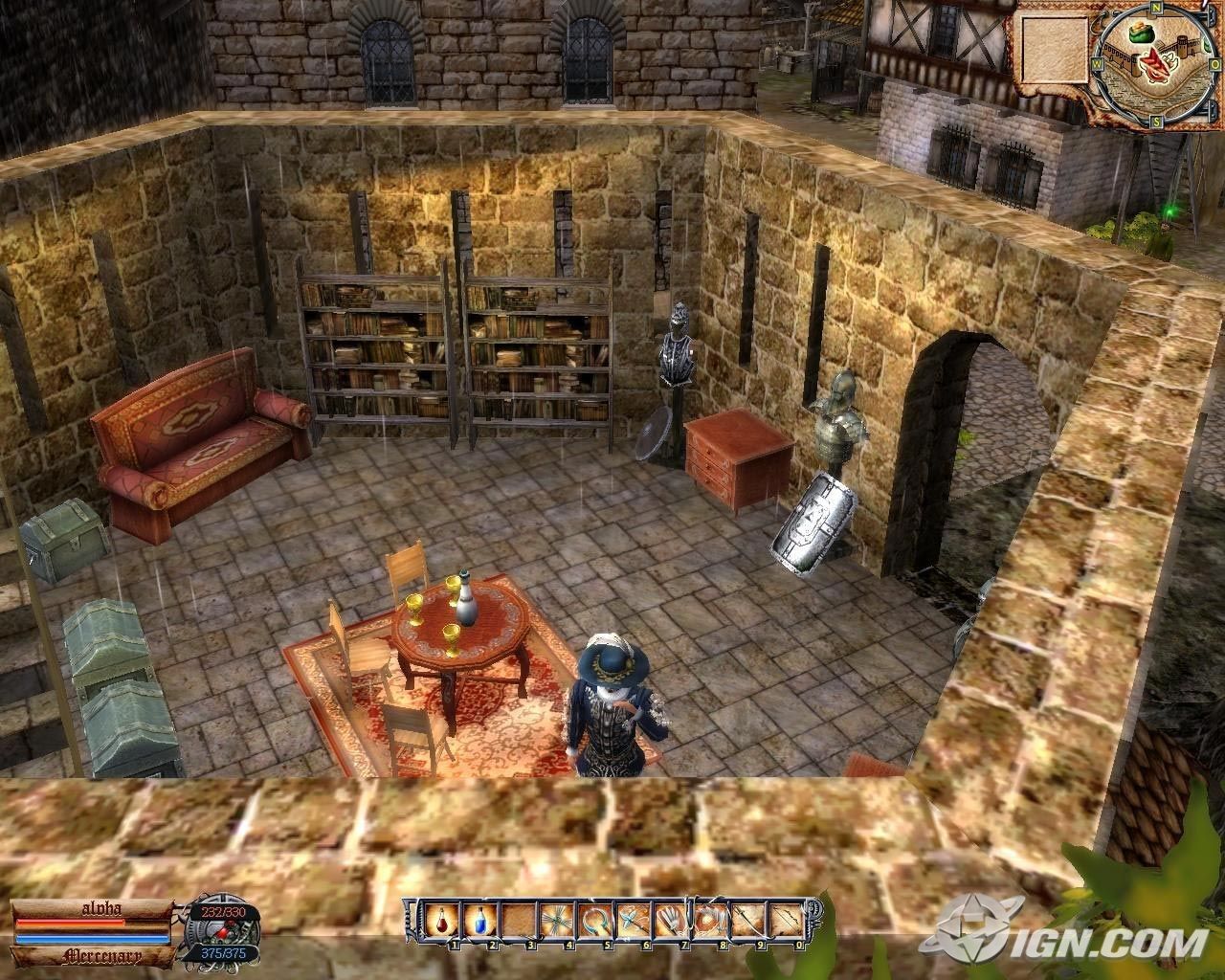Select the four-bladed star weapon in slot 6
This screenshot has height=980, width=1225.
(631, 923)
